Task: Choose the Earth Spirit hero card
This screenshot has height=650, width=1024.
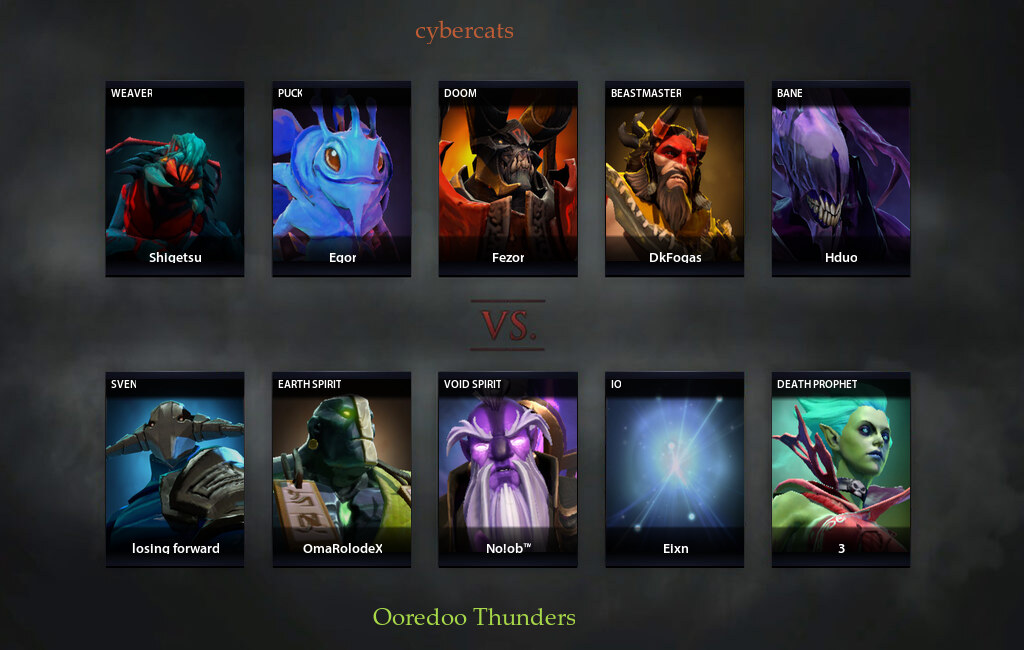Action: [x=342, y=469]
